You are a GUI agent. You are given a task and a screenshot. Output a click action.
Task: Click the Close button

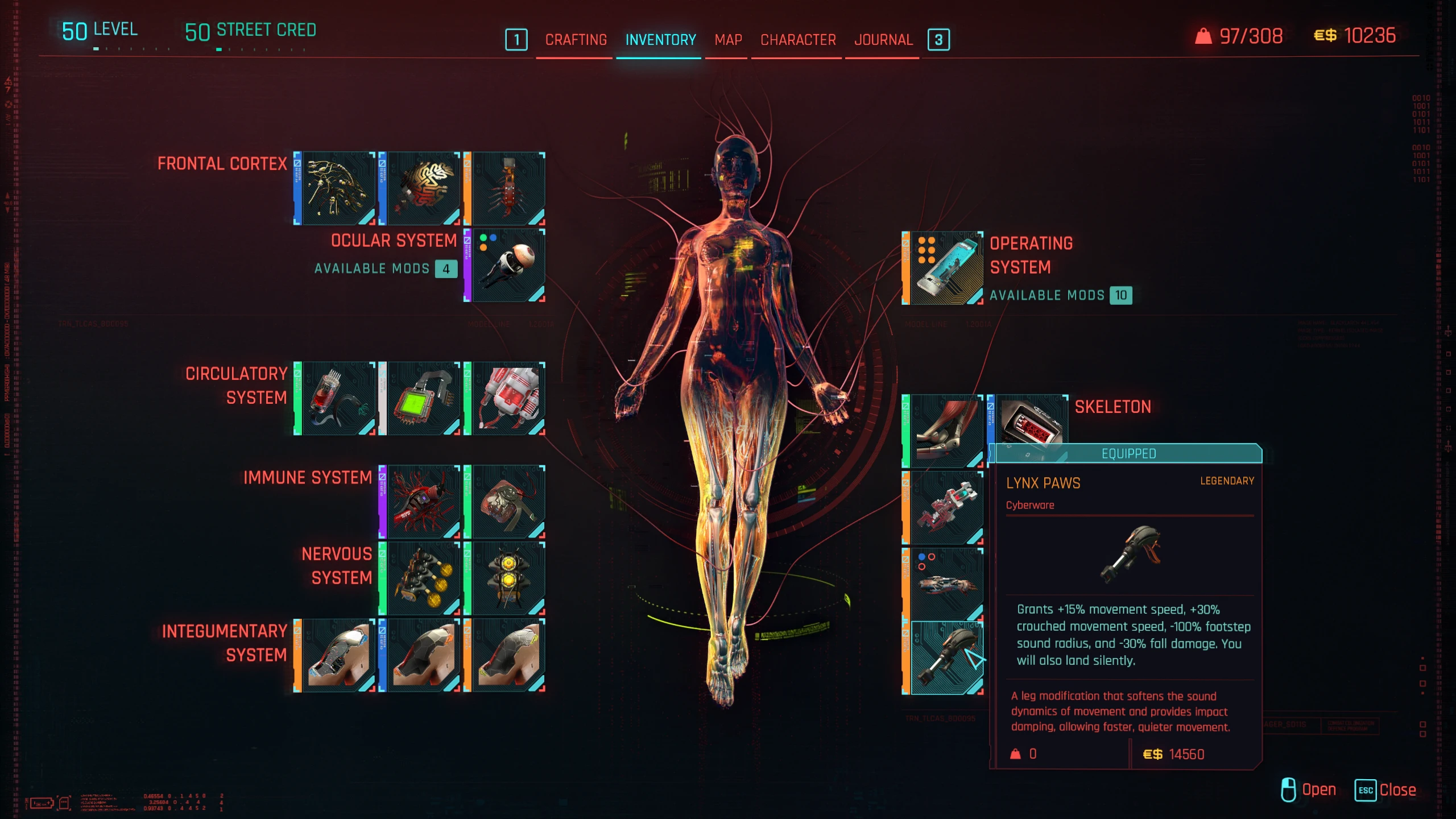pyautogui.click(x=1385, y=790)
